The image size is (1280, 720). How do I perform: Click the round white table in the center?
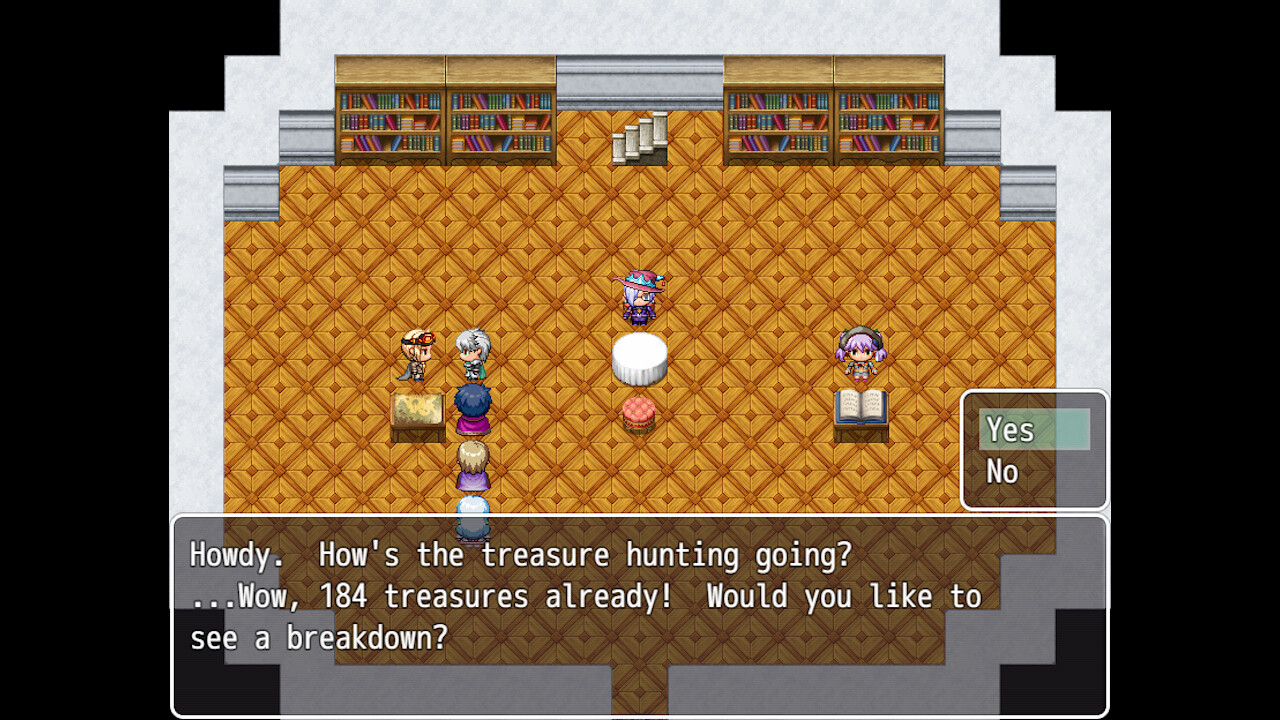tap(642, 358)
